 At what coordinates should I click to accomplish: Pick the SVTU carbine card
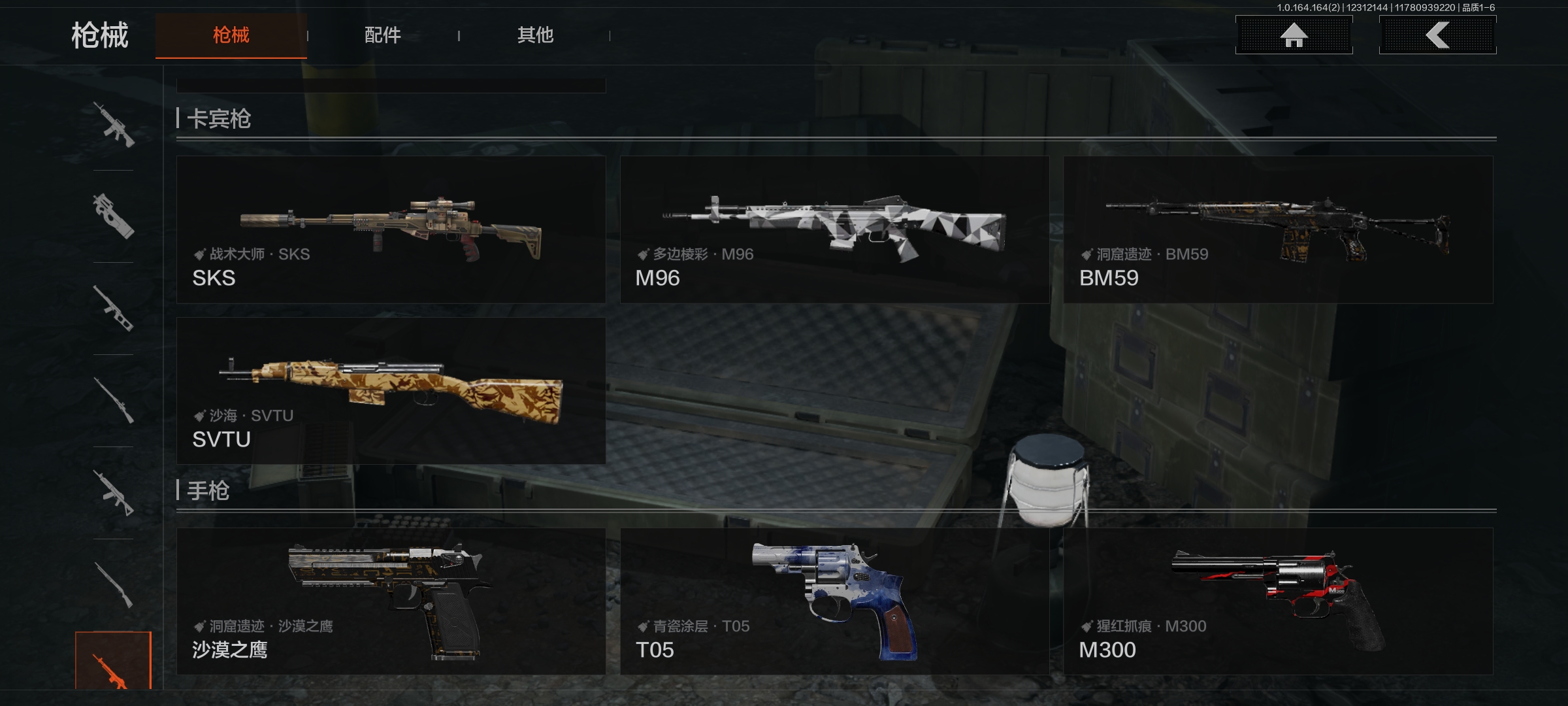pyautogui.click(x=391, y=391)
